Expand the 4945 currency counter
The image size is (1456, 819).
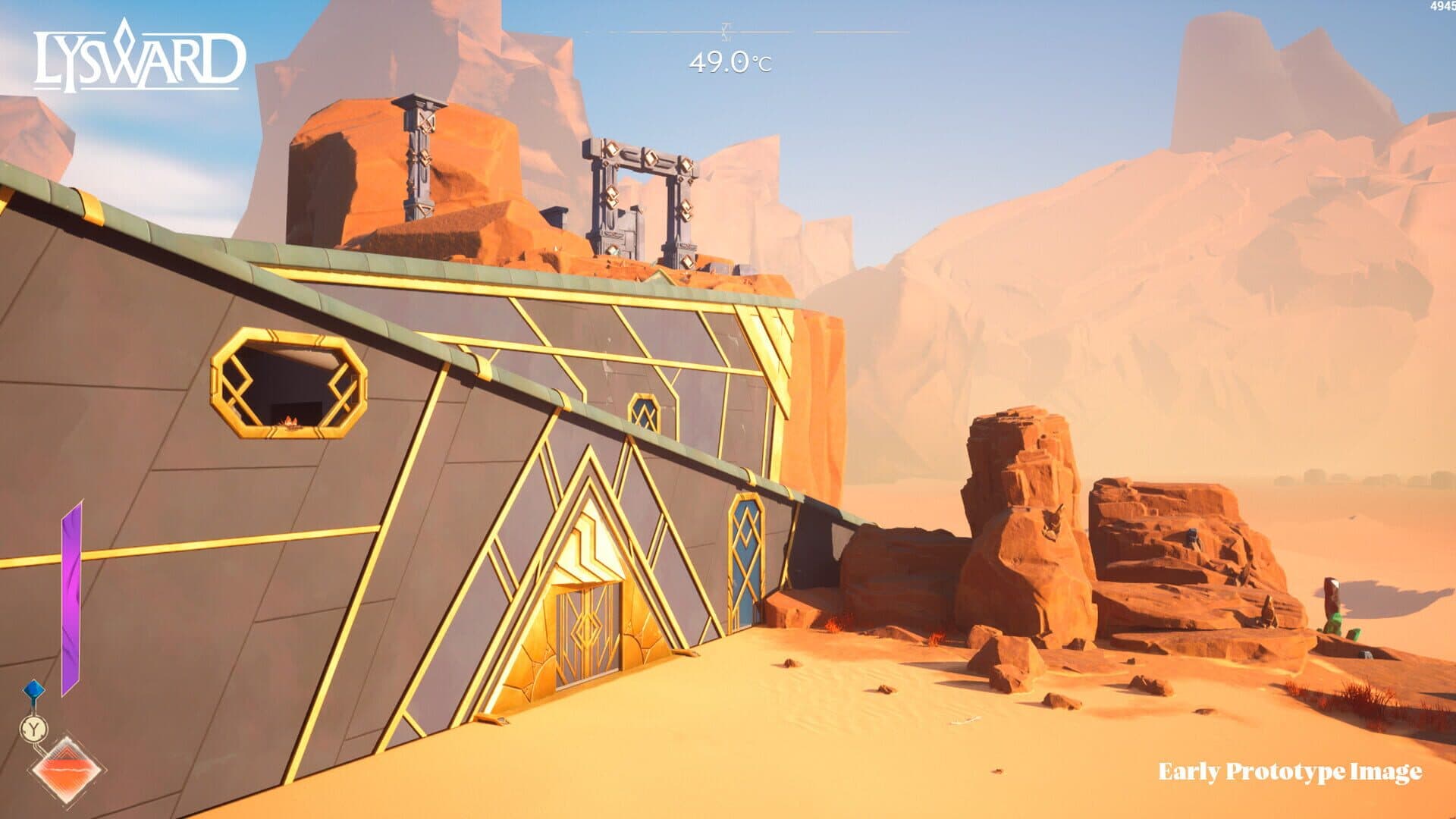tap(1440, 6)
